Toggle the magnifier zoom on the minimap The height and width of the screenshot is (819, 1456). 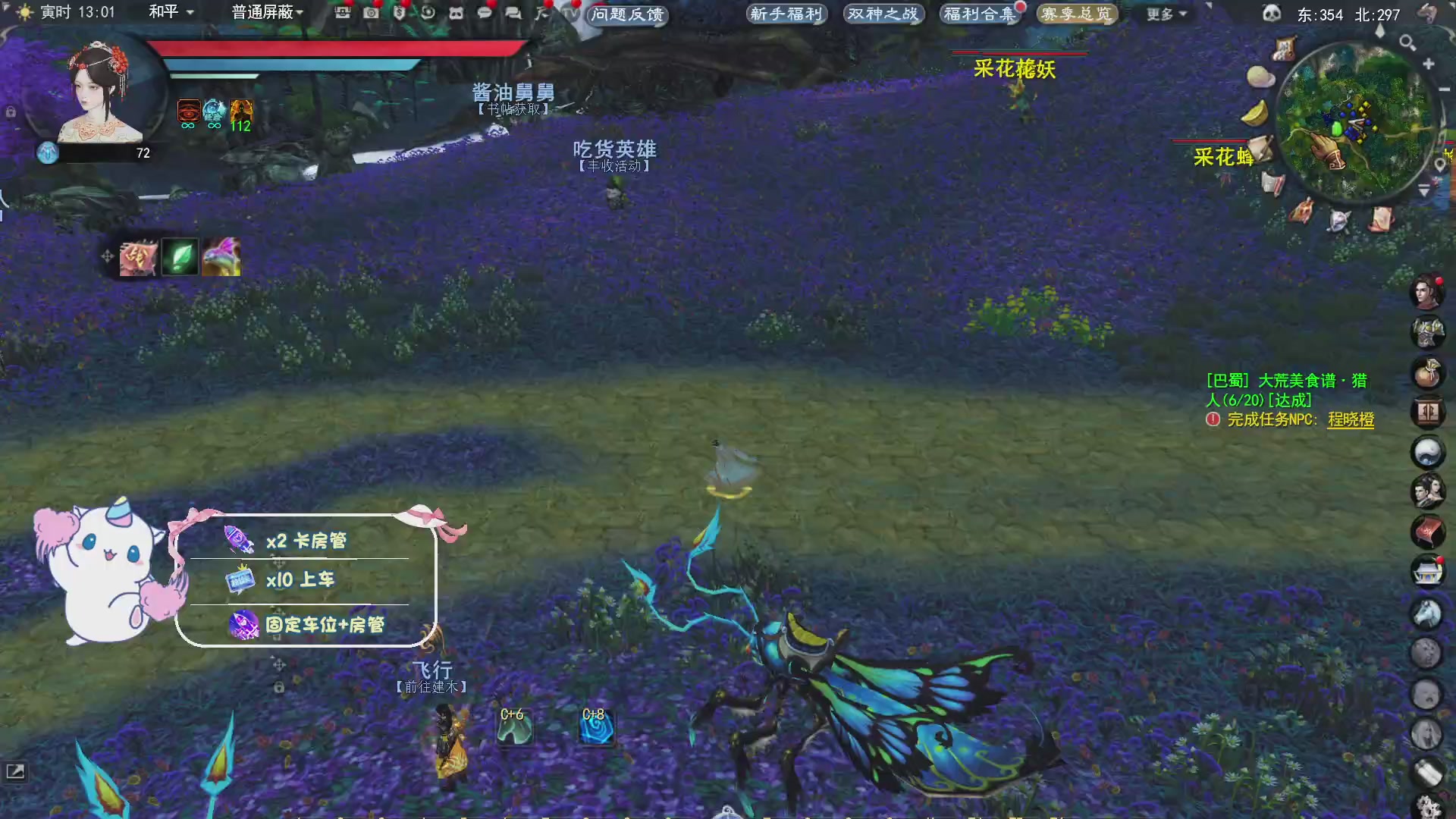(x=1407, y=43)
